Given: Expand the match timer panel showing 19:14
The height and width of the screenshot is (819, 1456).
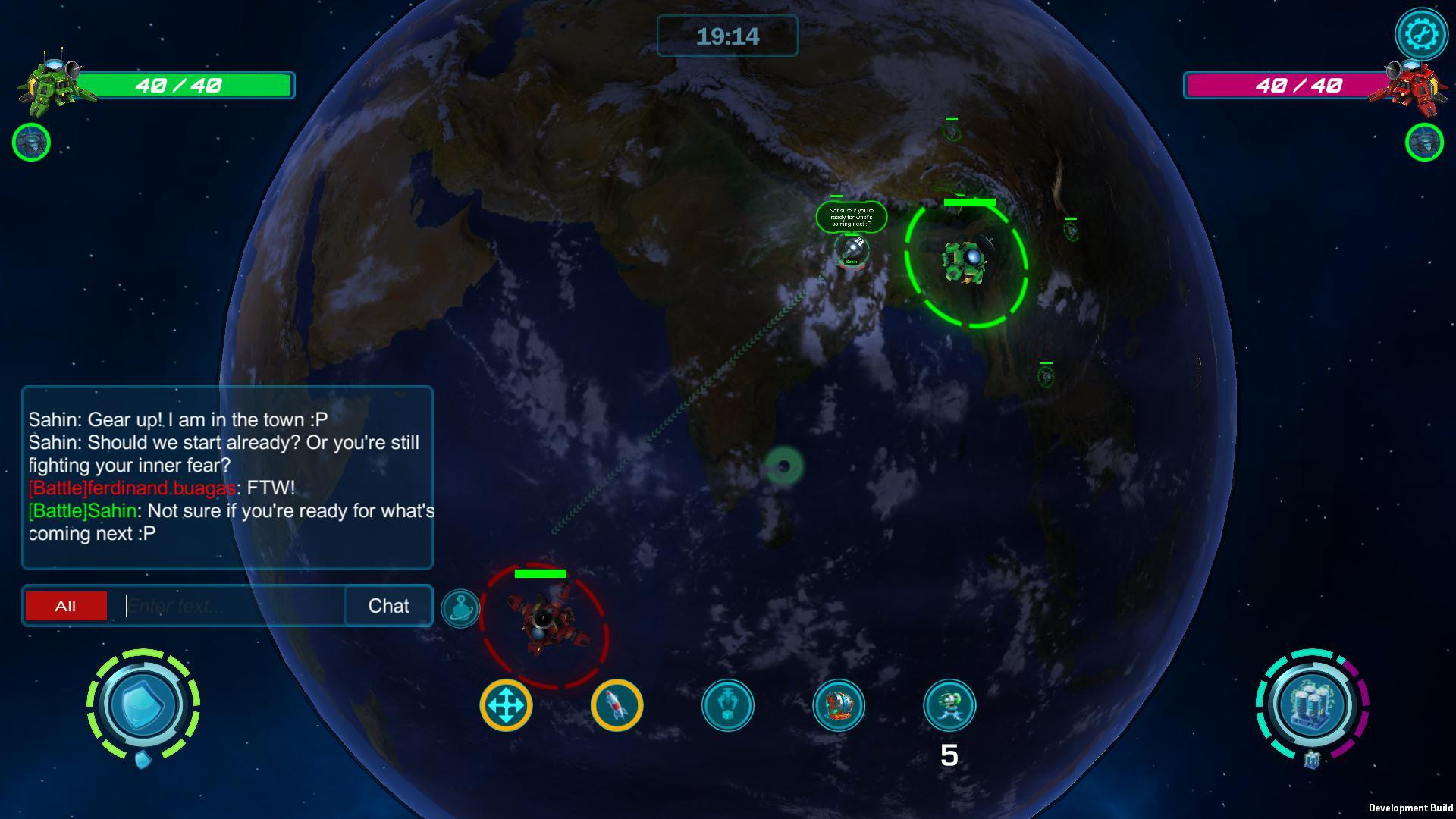Looking at the screenshot, I should click(728, 36).
